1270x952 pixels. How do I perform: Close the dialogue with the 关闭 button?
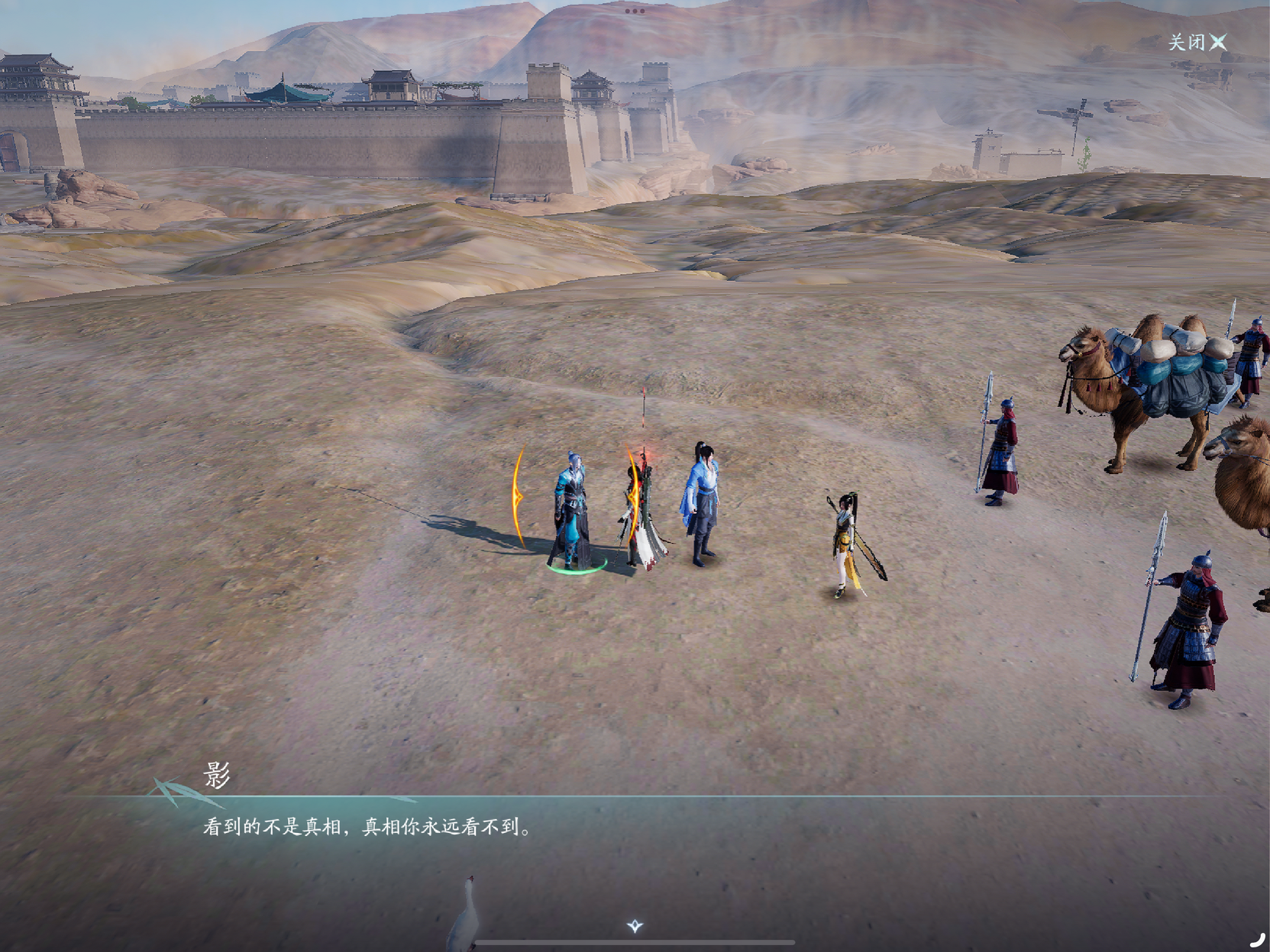[x=1197, y=42]
